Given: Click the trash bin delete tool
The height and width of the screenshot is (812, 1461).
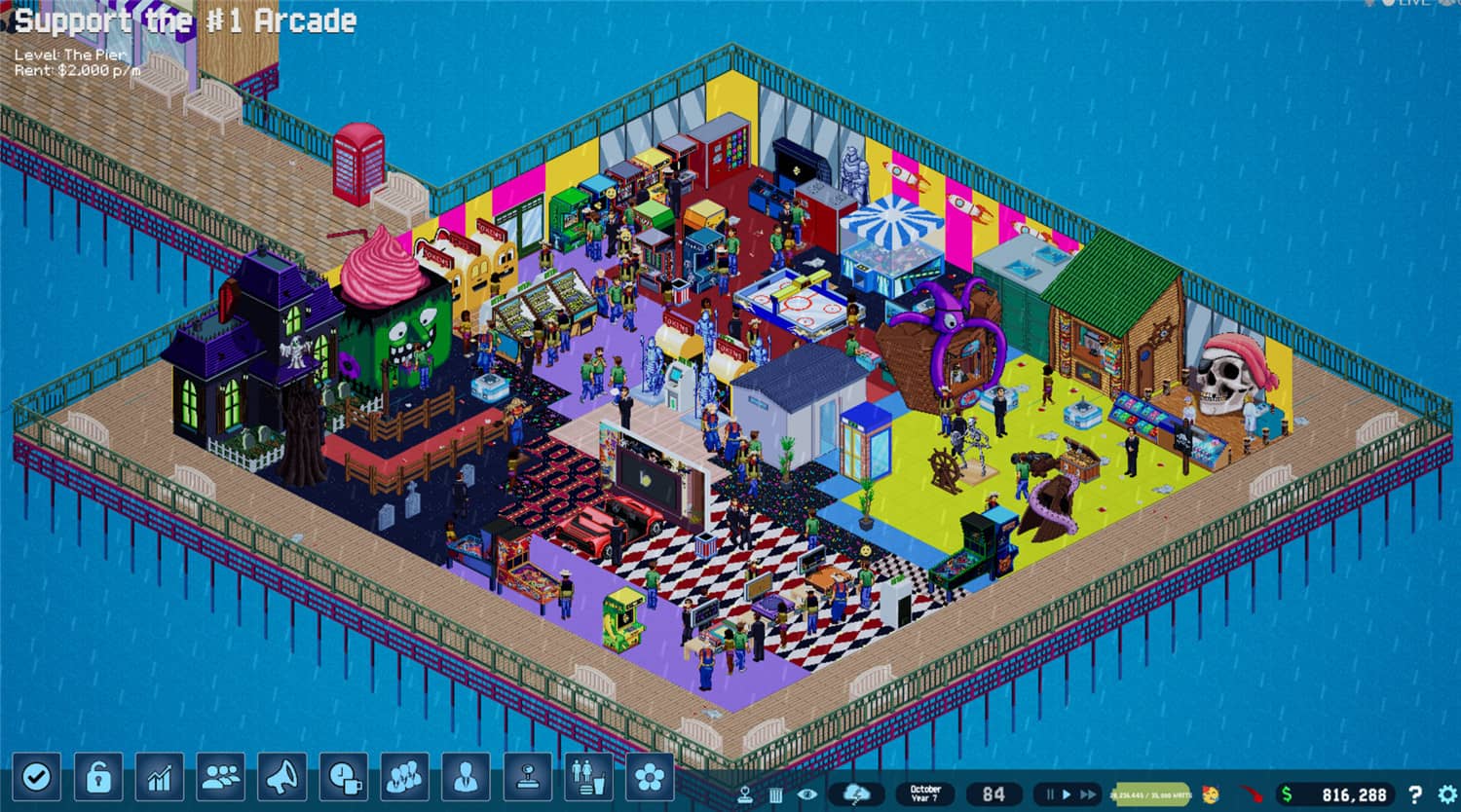Looking at the screenshot, I should pos(775,795).
